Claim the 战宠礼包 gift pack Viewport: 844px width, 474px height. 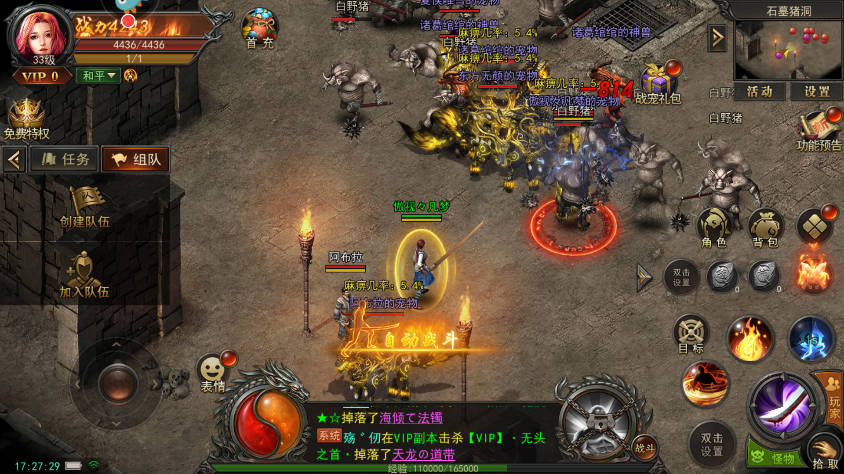pyautogui.click(x=657, y=83)
